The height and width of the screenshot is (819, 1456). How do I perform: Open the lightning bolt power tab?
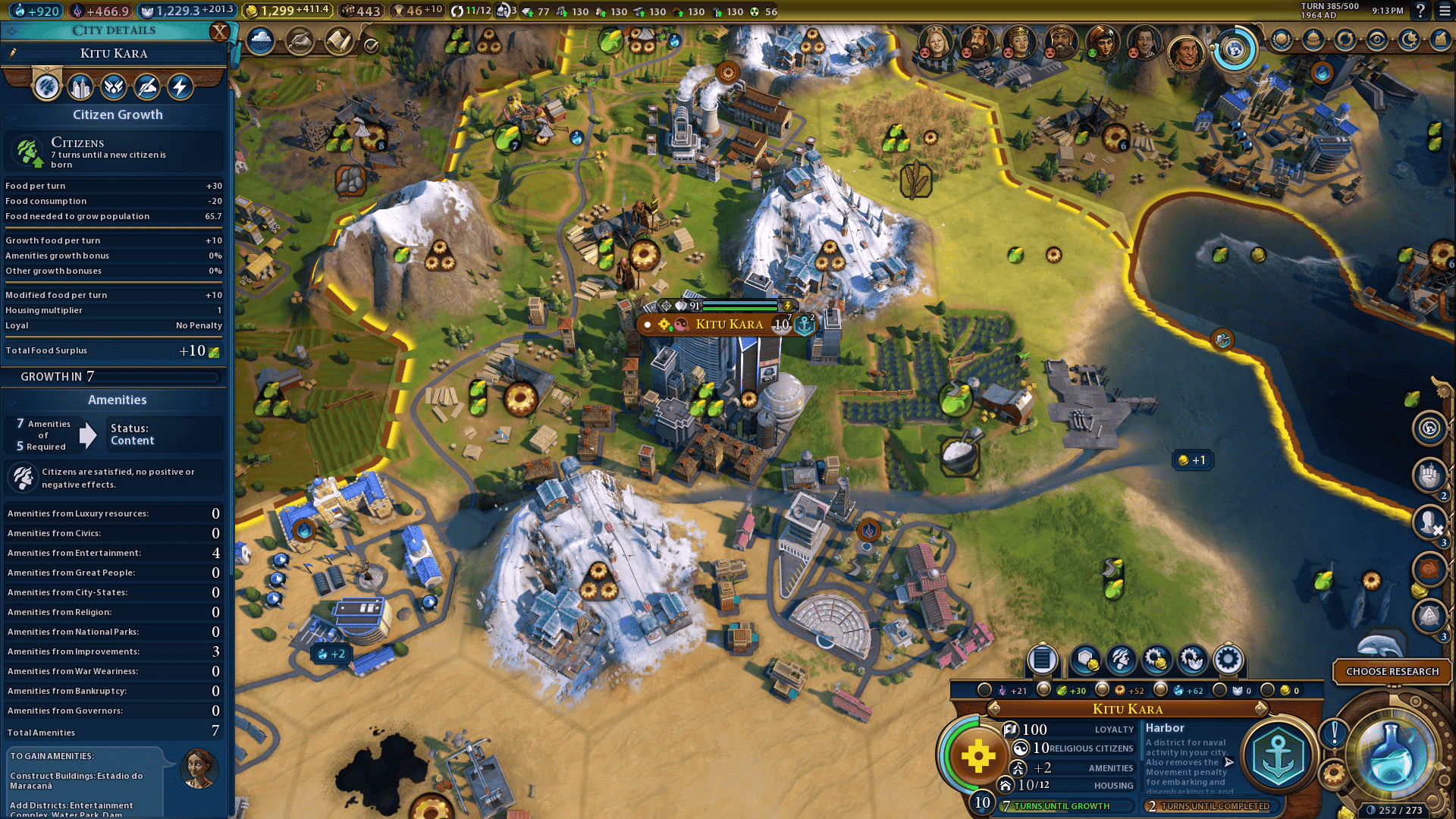(x=180, y=87)
